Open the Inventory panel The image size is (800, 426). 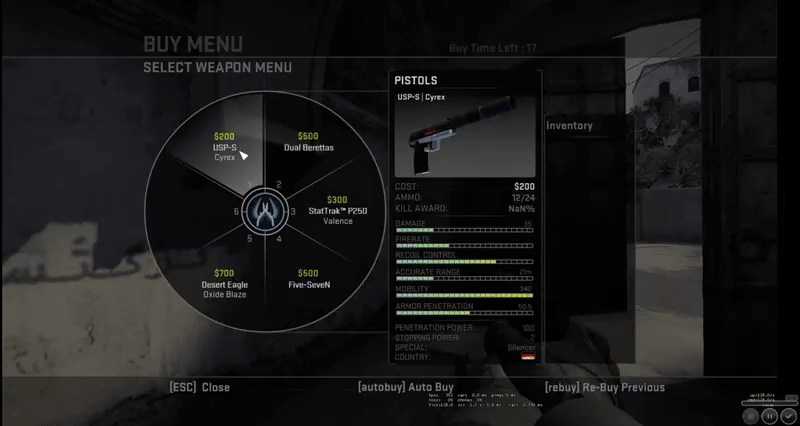tap(569, 126)
